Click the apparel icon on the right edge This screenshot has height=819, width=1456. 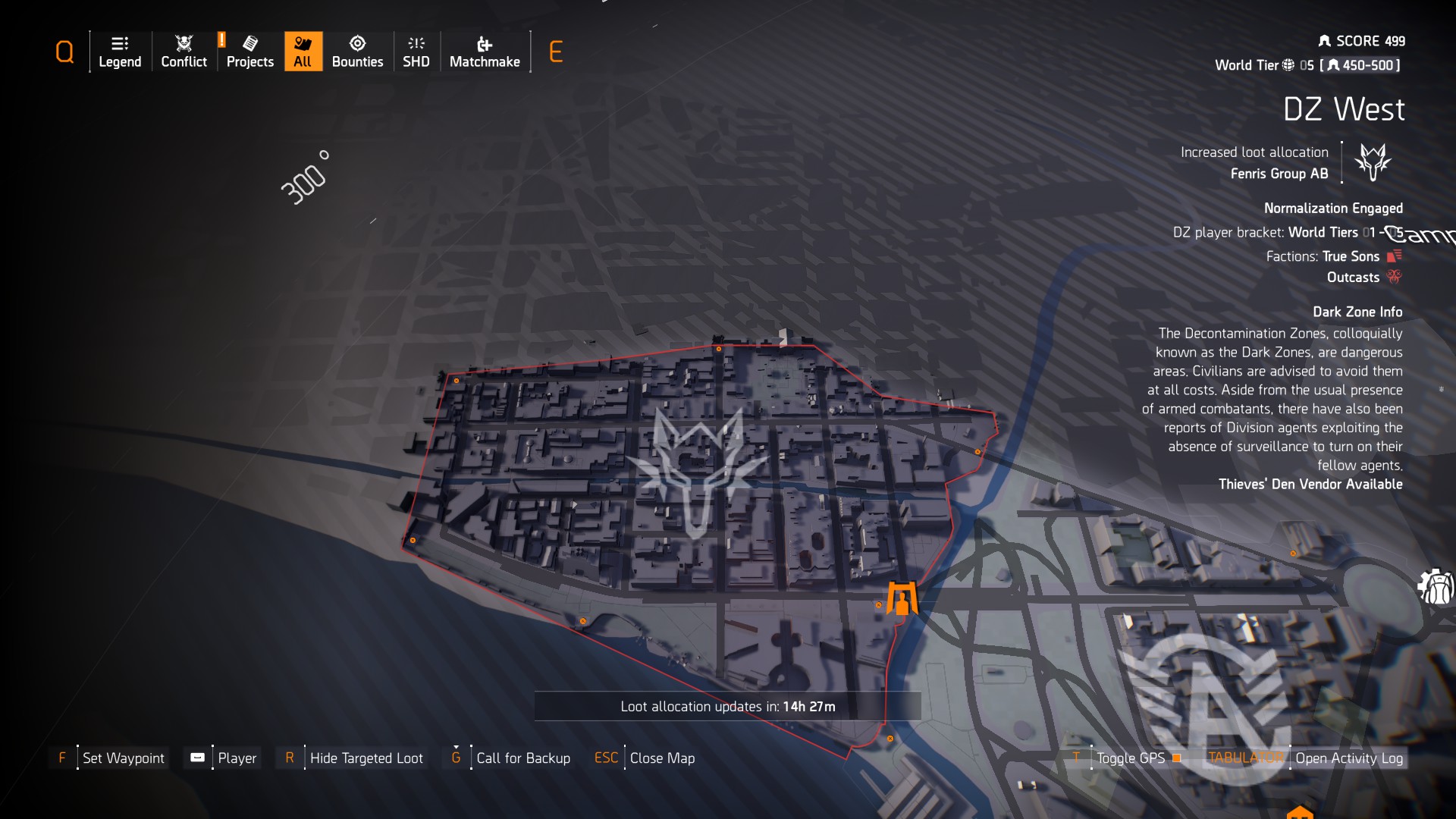(1436, 585)
